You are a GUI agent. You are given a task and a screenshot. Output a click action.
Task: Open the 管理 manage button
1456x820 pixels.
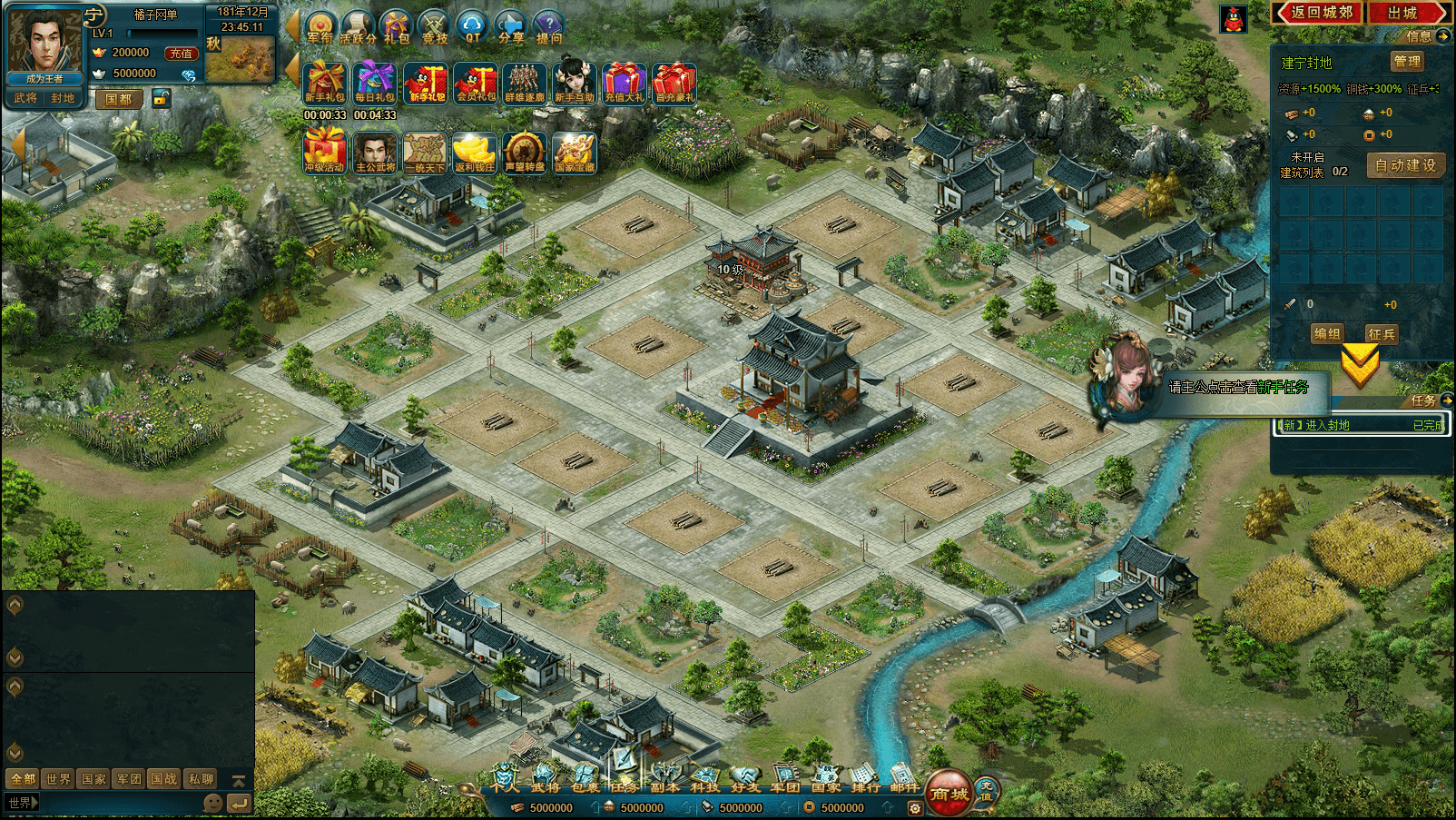point(1407,62)
